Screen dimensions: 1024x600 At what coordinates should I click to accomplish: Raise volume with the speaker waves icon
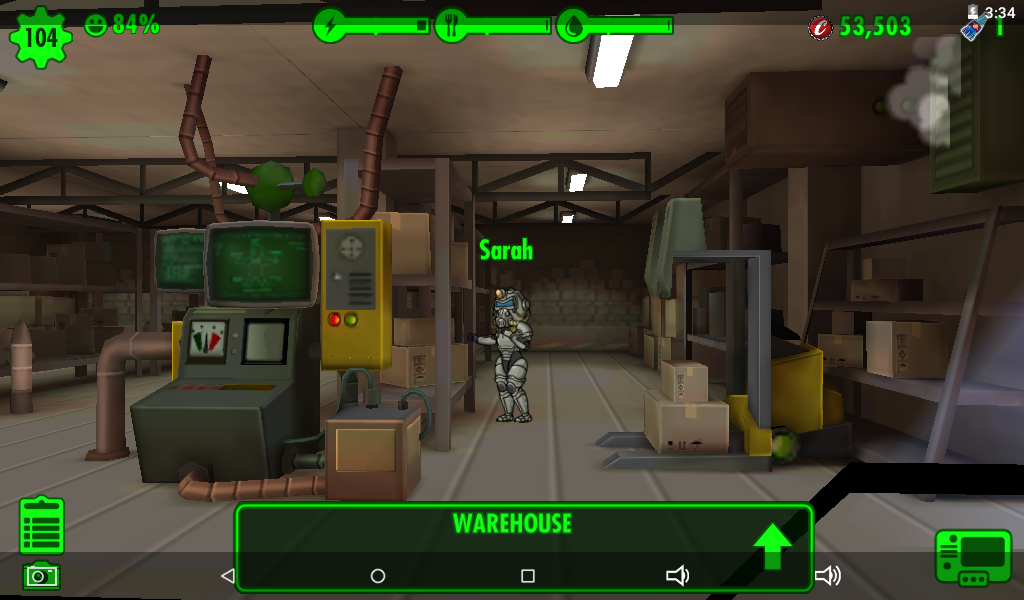[x=827, y=575]
